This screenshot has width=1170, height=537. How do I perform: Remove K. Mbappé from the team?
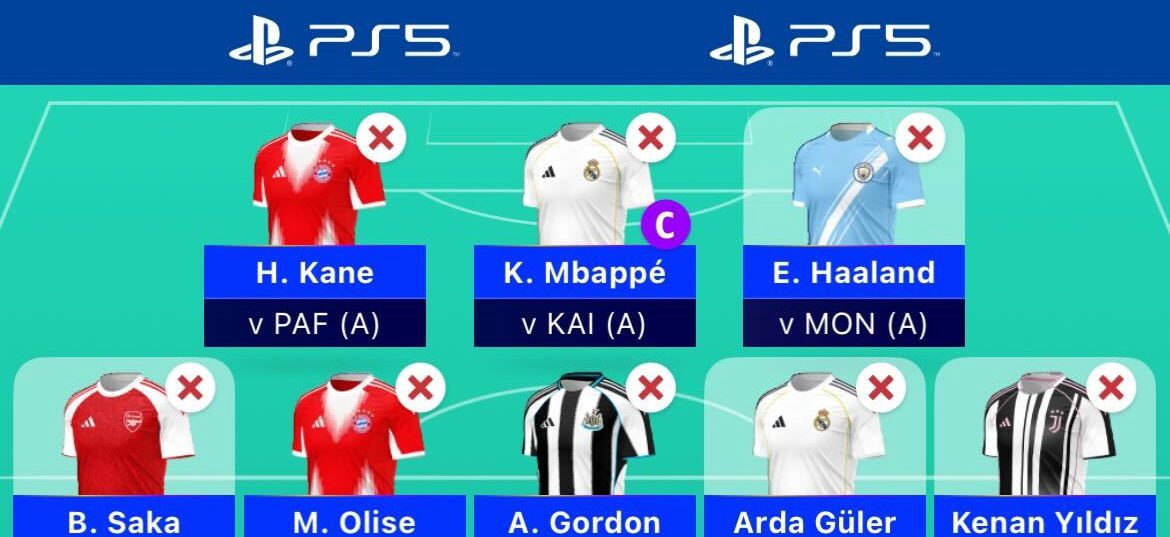650,137
